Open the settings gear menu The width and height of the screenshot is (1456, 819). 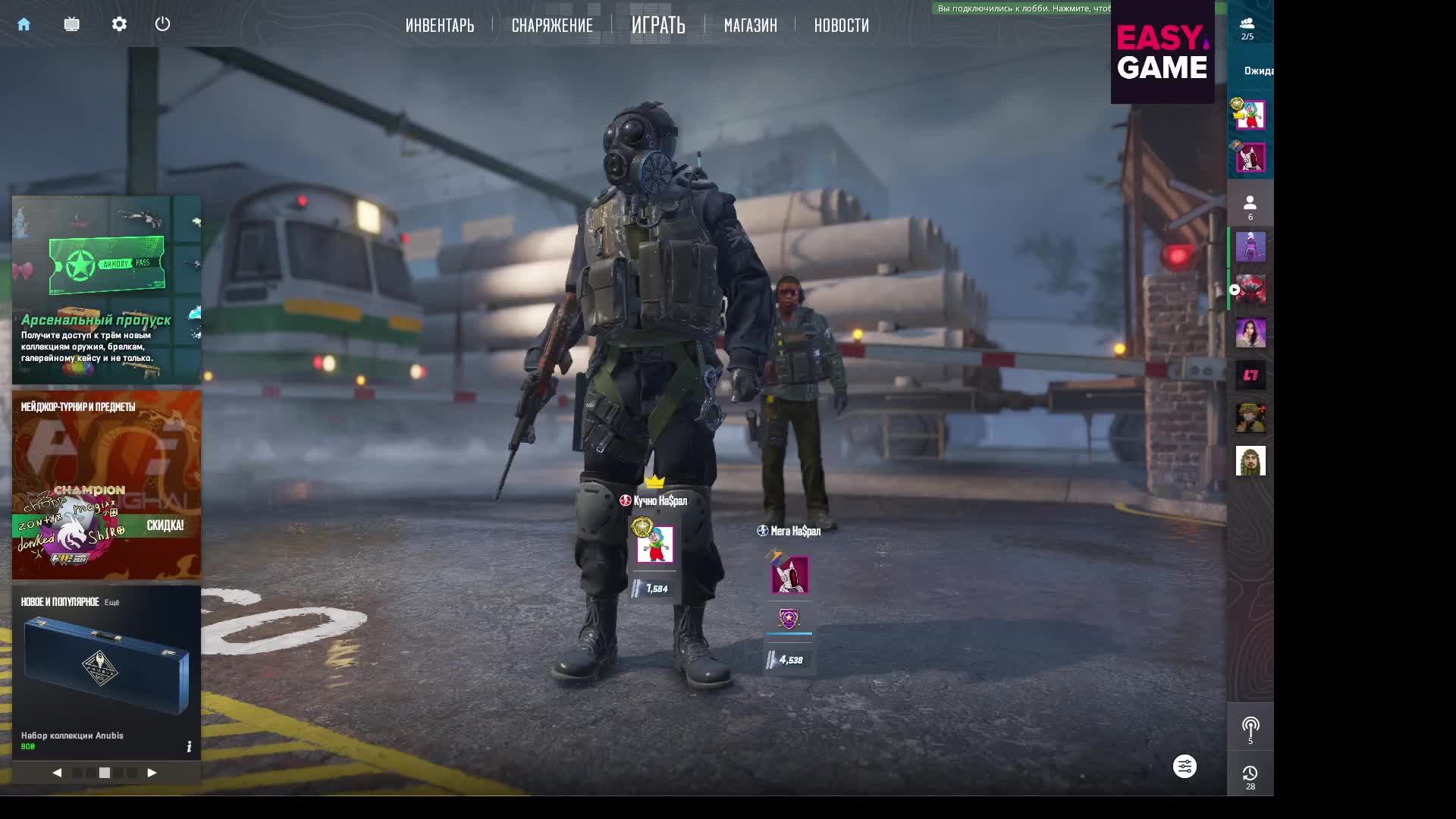pyautogui.click(x=119, y=24)
